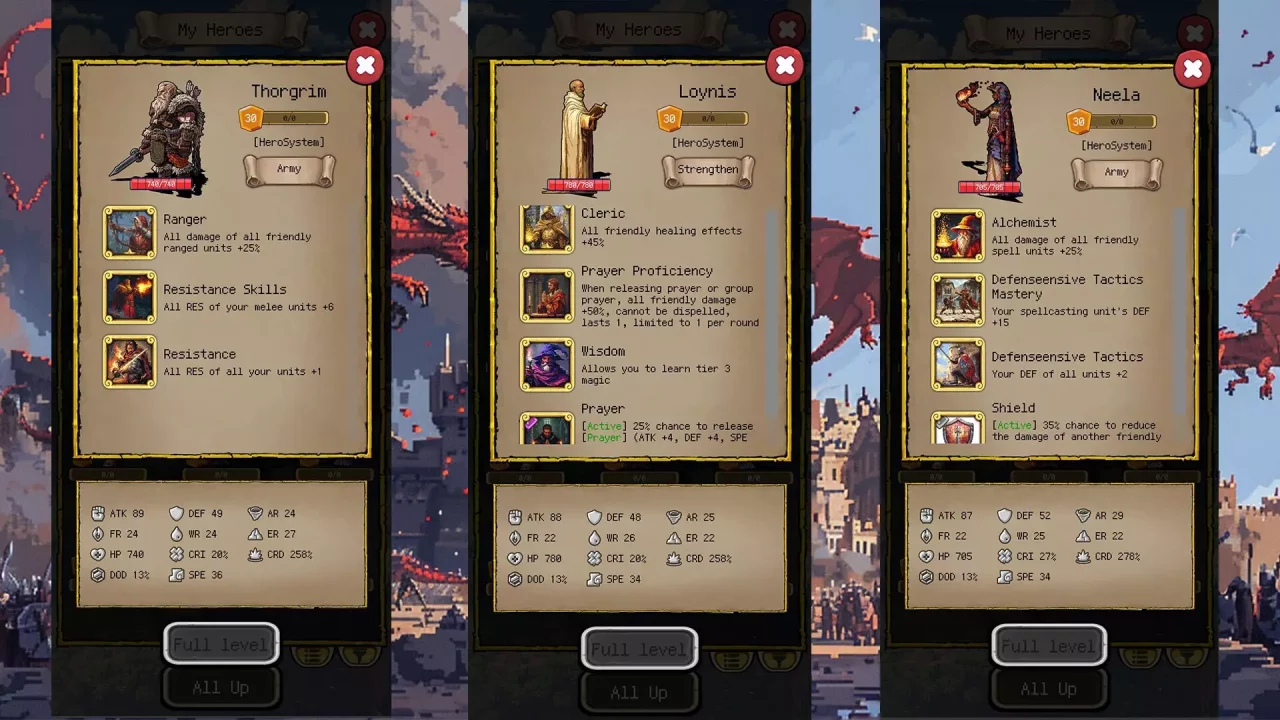Click the Prayer Proficiency skill icon
The height and width of the screenshot is (720, 1280).
pyautogui.click(x=546, y=297)
